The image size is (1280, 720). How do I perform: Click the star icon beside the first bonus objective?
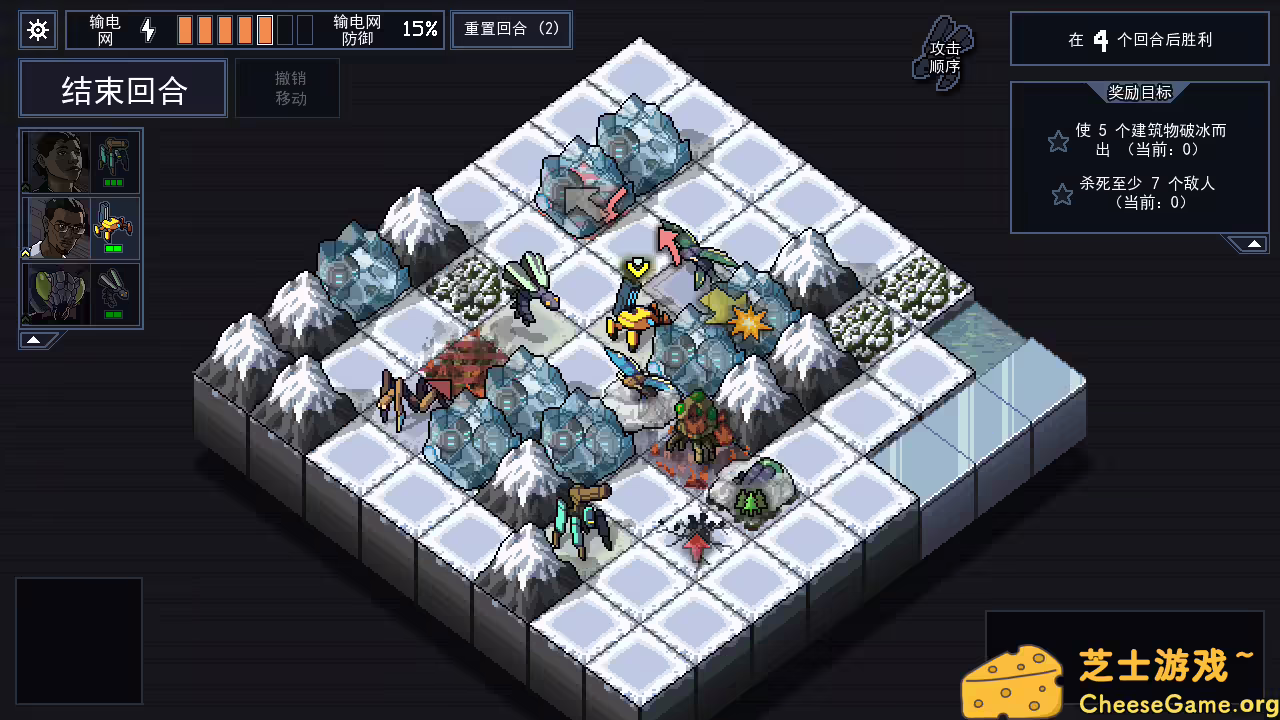click(1058, 141)
